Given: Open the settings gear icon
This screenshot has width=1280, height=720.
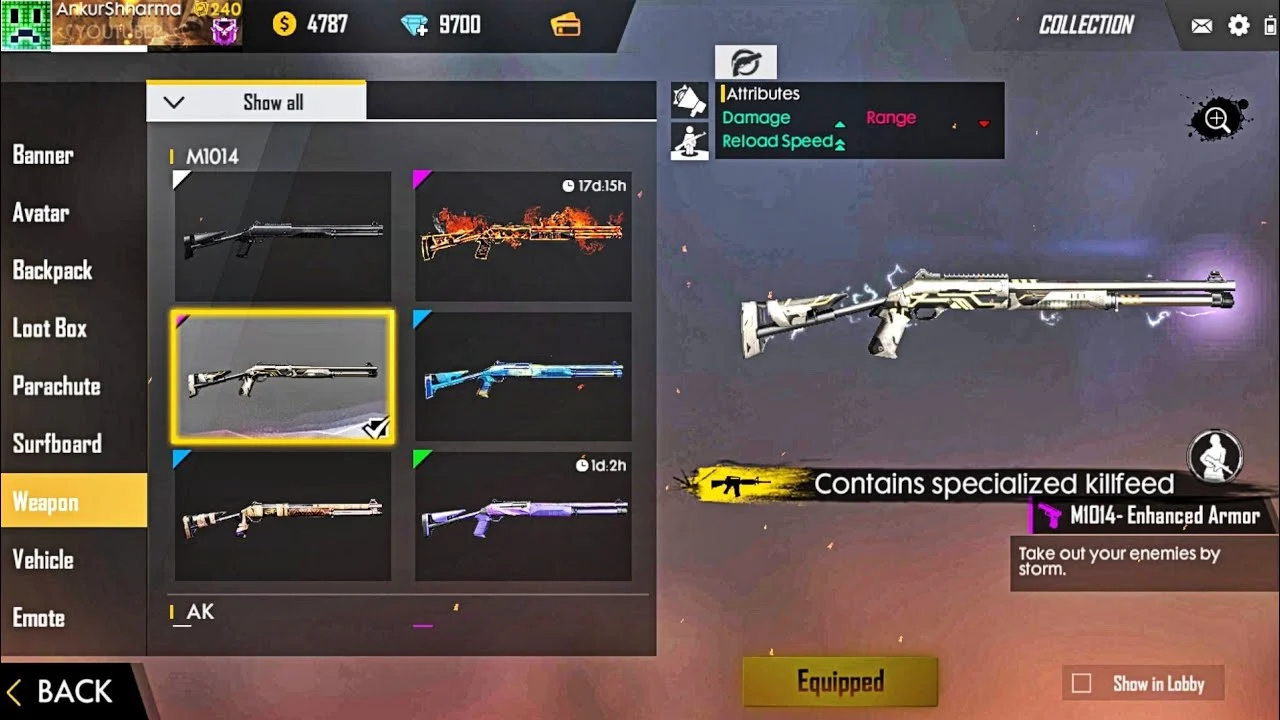Looking at the screenshot, I should pyautogui.click(x=1239, y=26).
